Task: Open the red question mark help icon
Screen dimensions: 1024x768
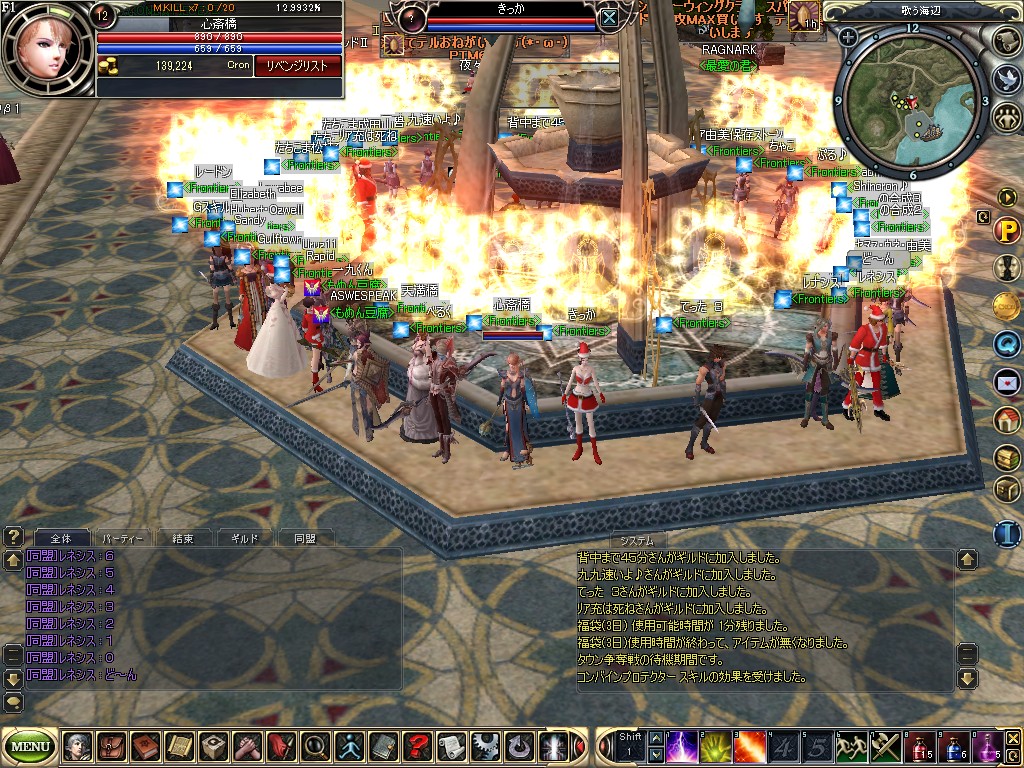Action: pyautogui.click(x=416, y=746)
